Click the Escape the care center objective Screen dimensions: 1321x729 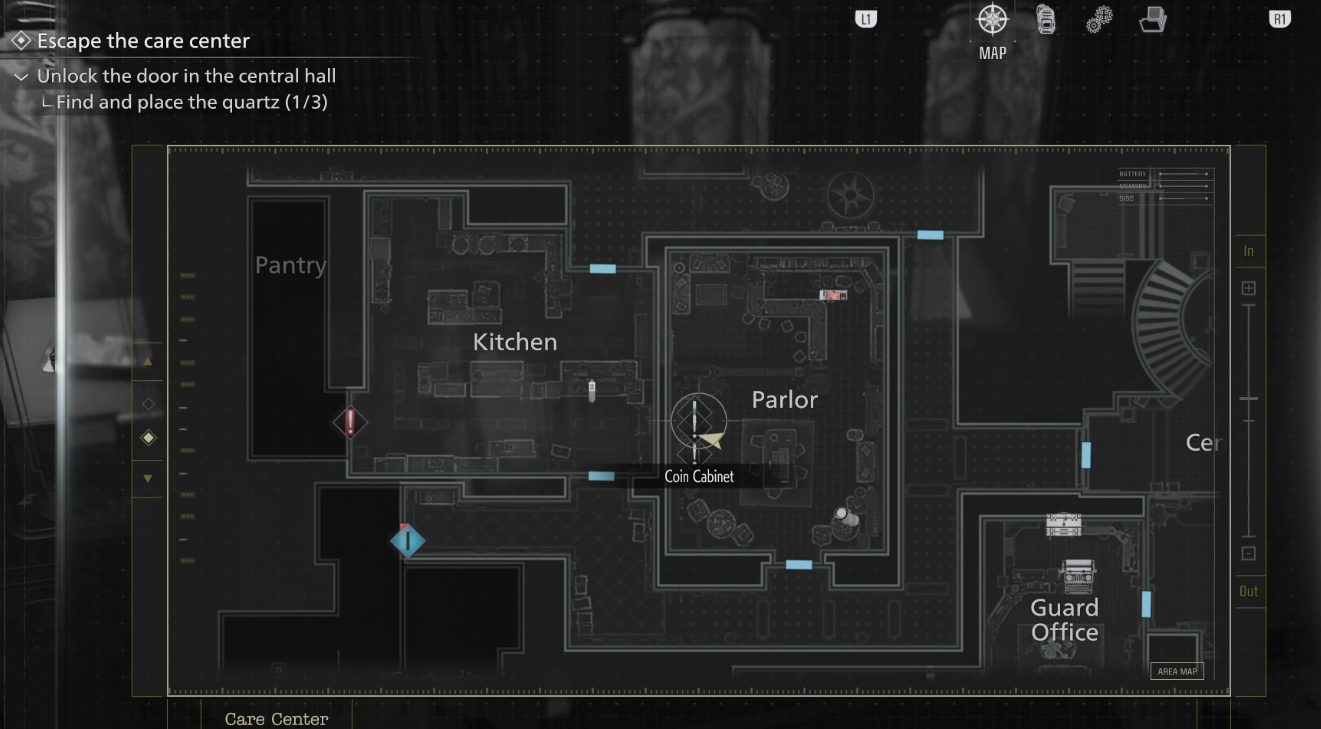click(143, 41)
